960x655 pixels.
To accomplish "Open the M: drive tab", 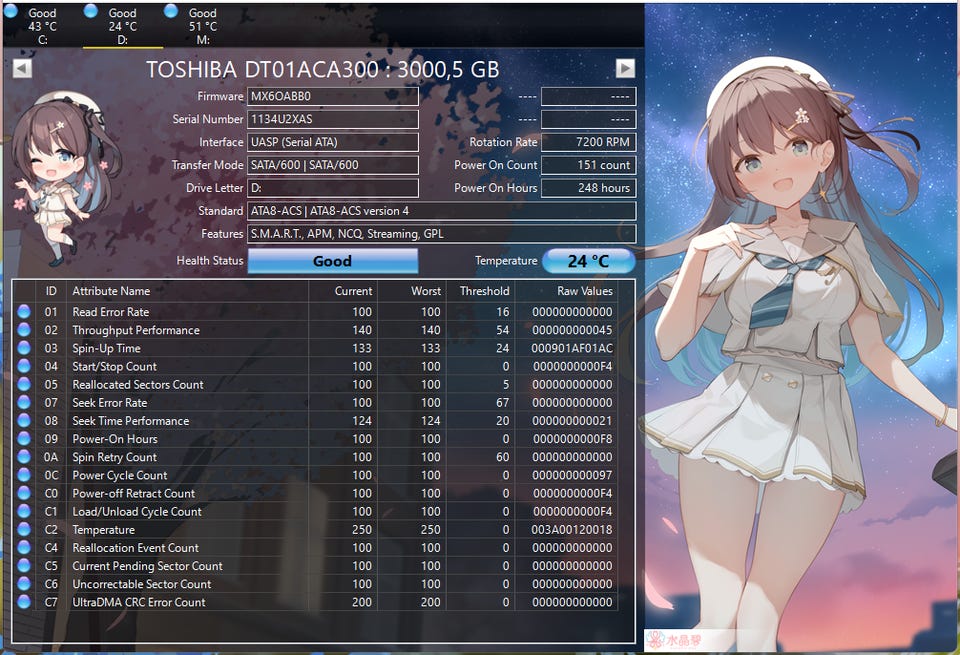I will 202,26.
